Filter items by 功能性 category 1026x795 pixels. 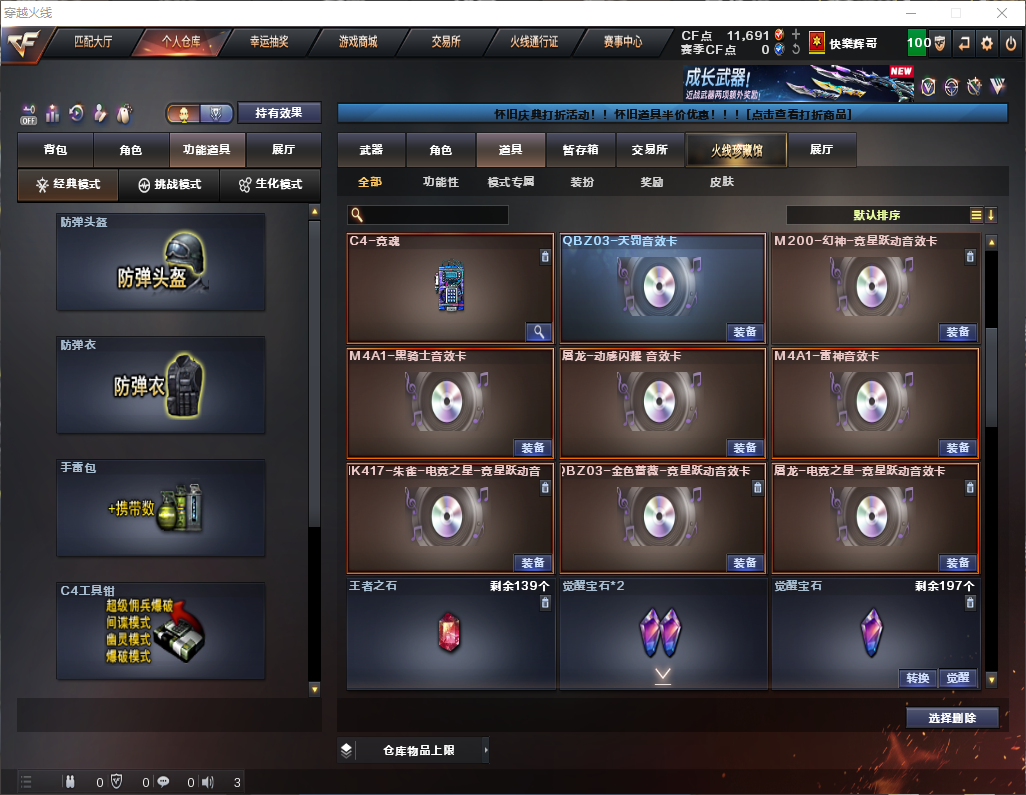coord(440,182)
